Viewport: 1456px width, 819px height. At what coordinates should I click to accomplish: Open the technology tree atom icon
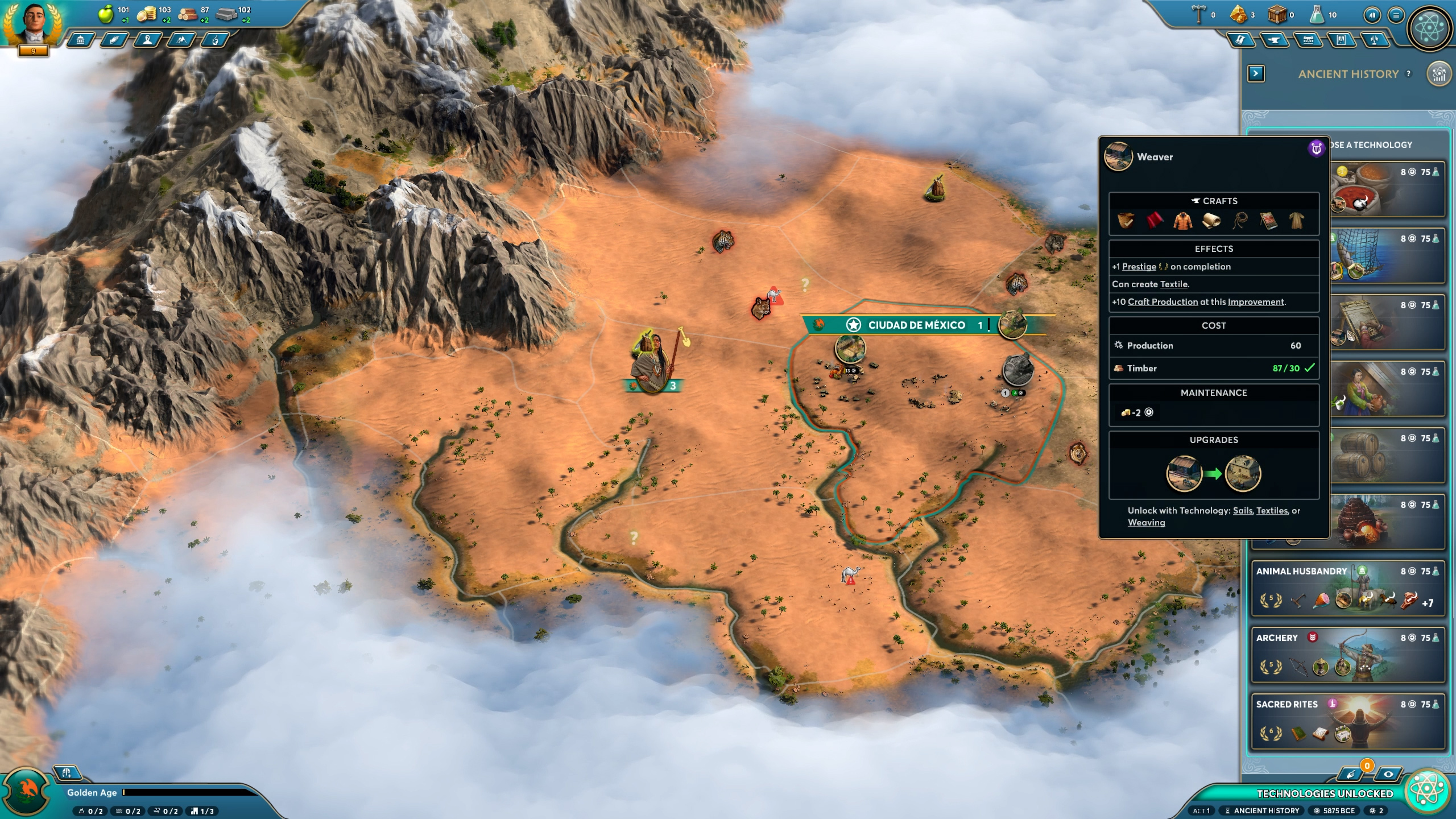(x=1430, y=27)
